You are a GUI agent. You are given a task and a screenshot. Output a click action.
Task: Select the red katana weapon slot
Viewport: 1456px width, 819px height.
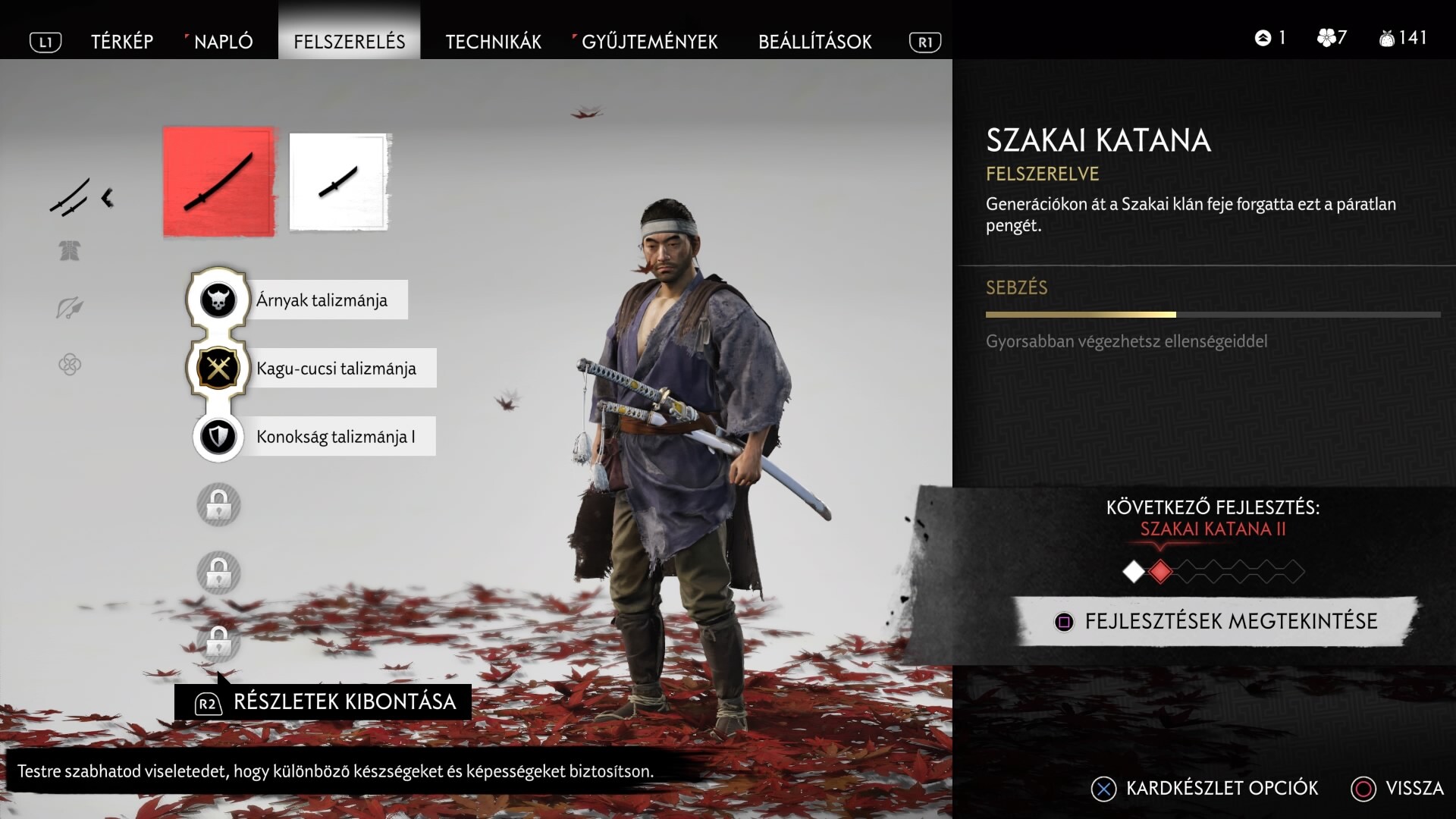point(218,182)
